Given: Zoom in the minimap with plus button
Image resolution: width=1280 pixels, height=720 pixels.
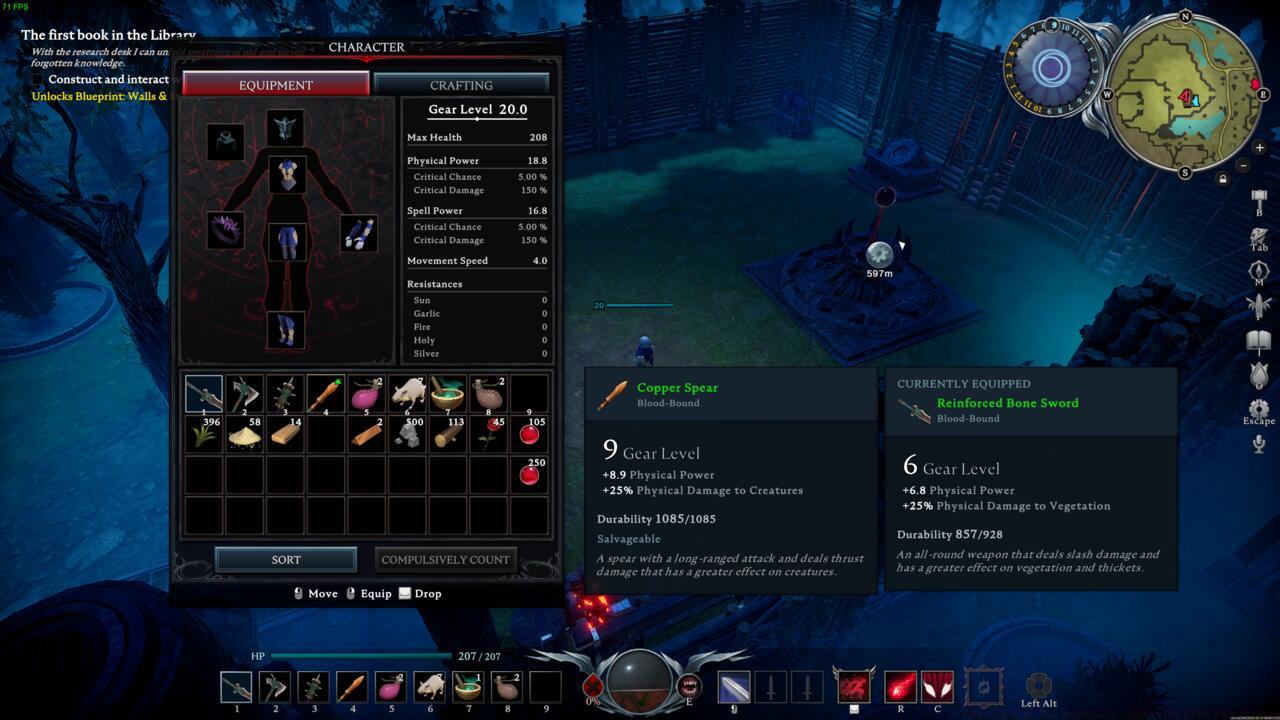Looking at the screenshot, I should (x=1259, y=148).
